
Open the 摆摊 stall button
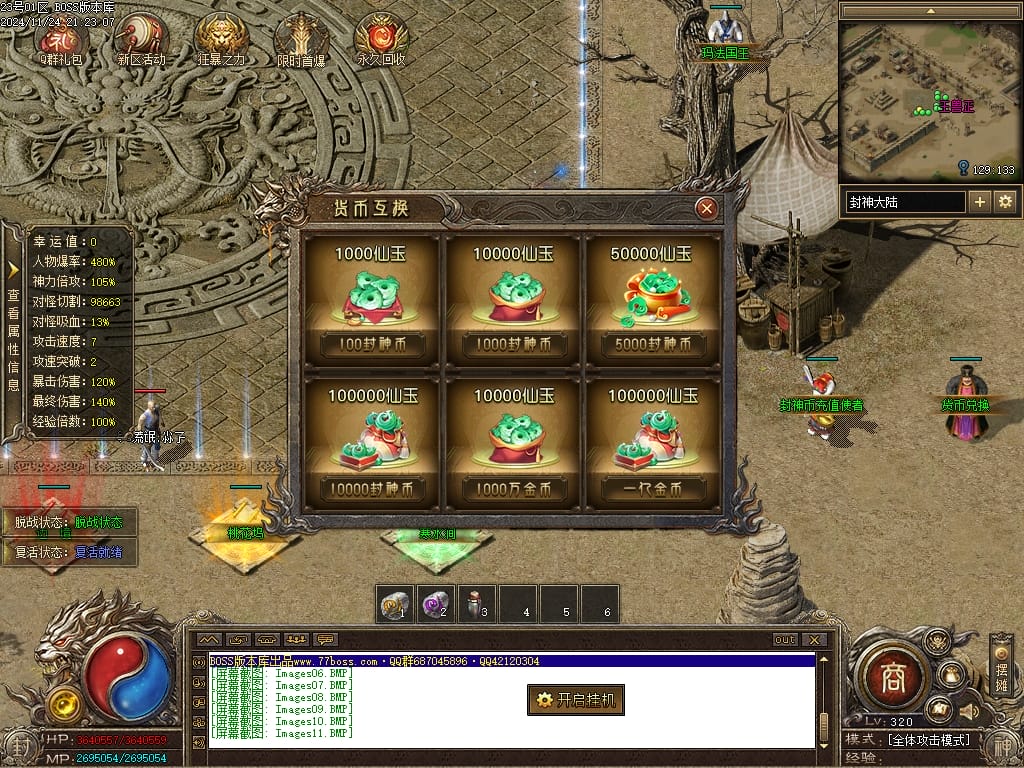click(1001, 667)
